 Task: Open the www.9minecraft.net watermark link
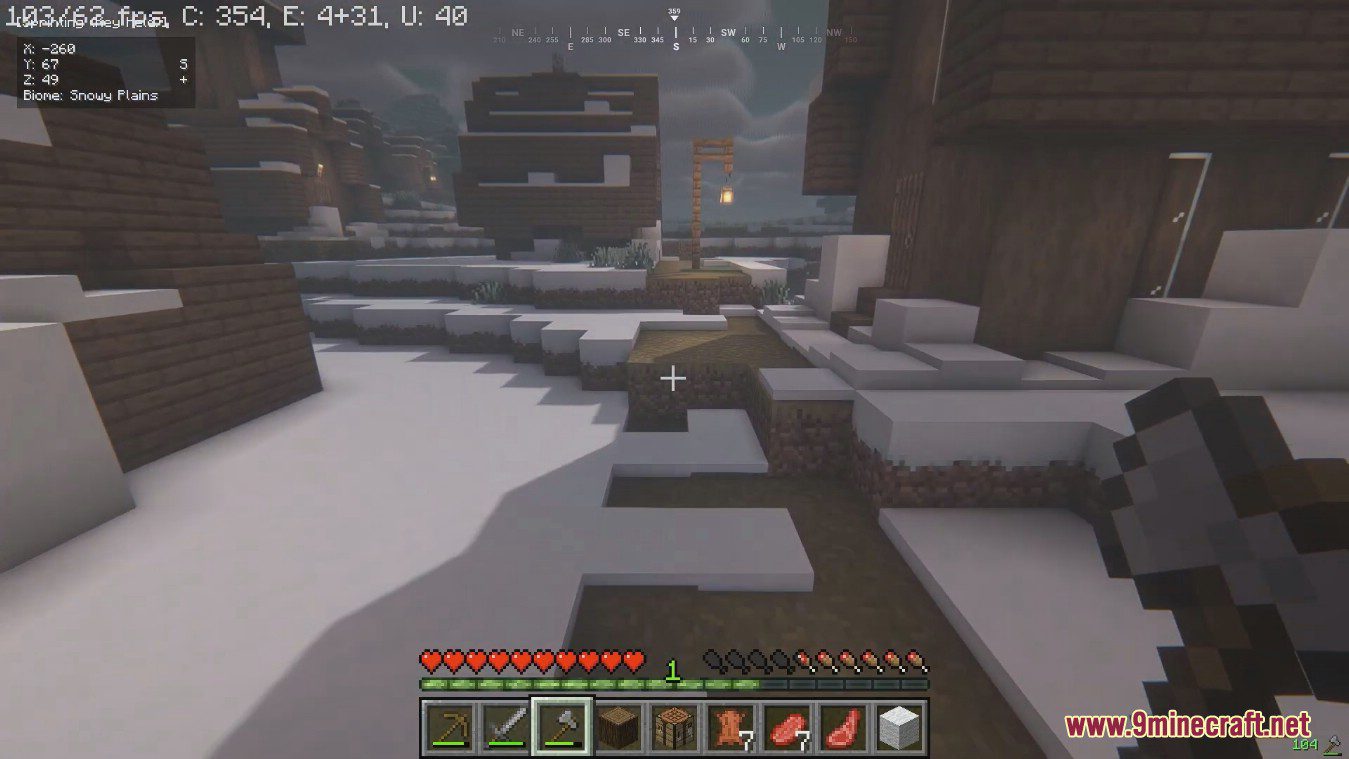(x=1190, y=723)
